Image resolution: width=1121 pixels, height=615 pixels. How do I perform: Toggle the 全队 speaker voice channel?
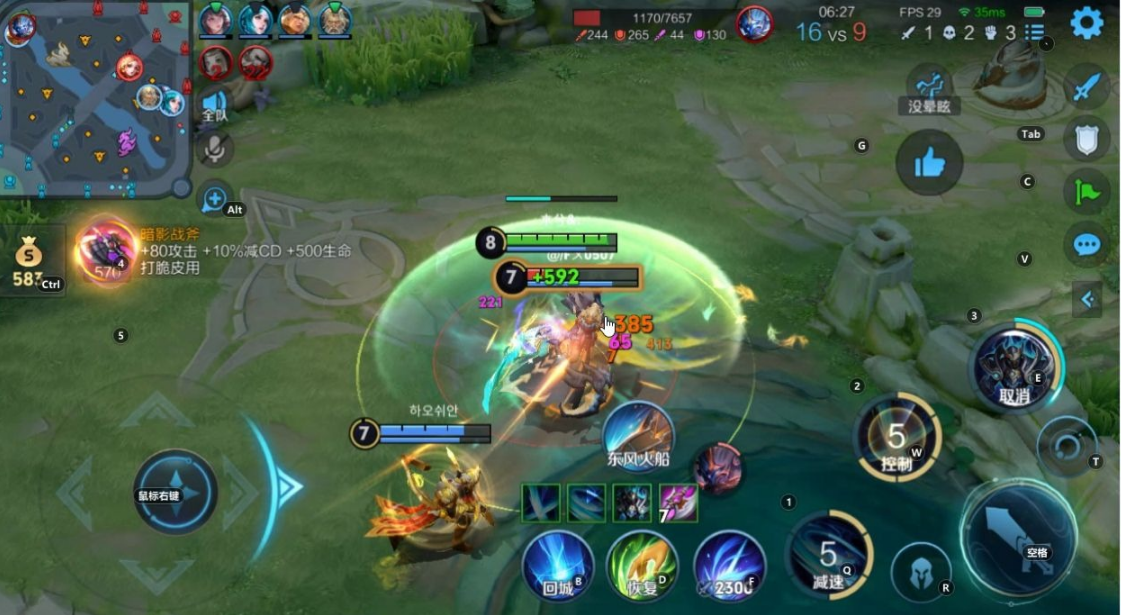click(x=214, y=106)
